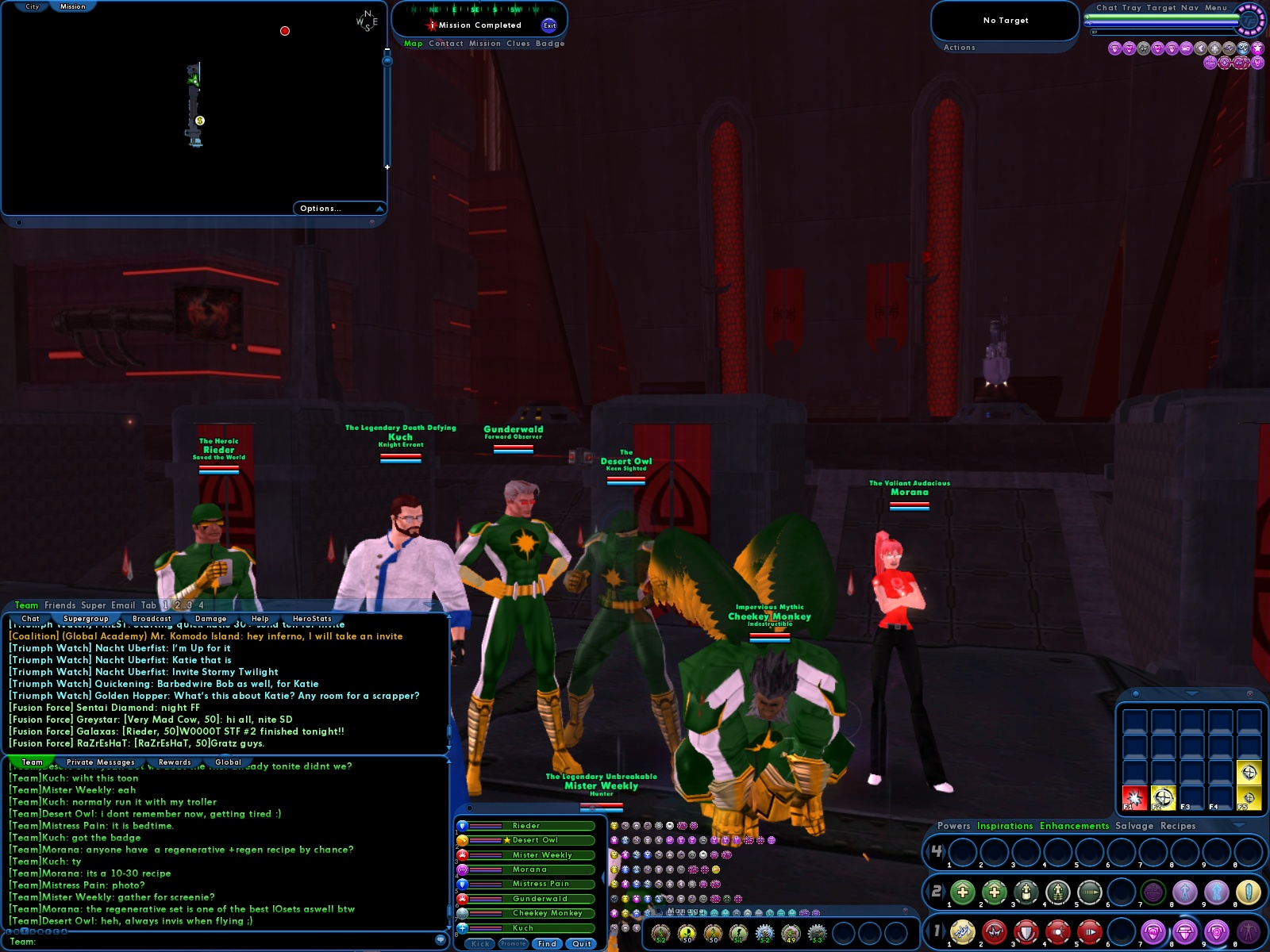
Task: Expand the minimap Options panel
Action: (x=321, y=208)
